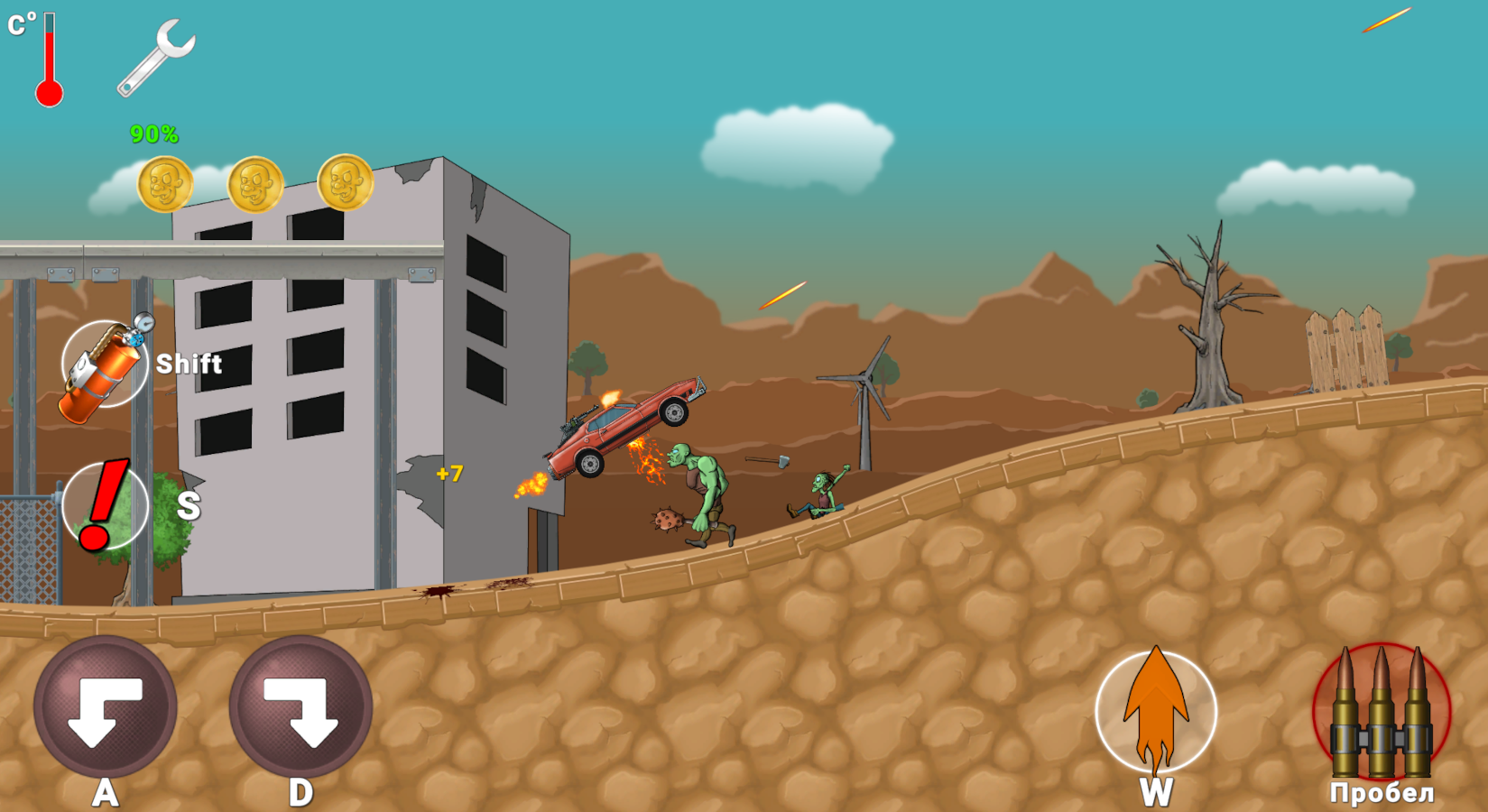Click the +7 yellow score text
Screen dimensions: 1488x812
tap(450, 472)
